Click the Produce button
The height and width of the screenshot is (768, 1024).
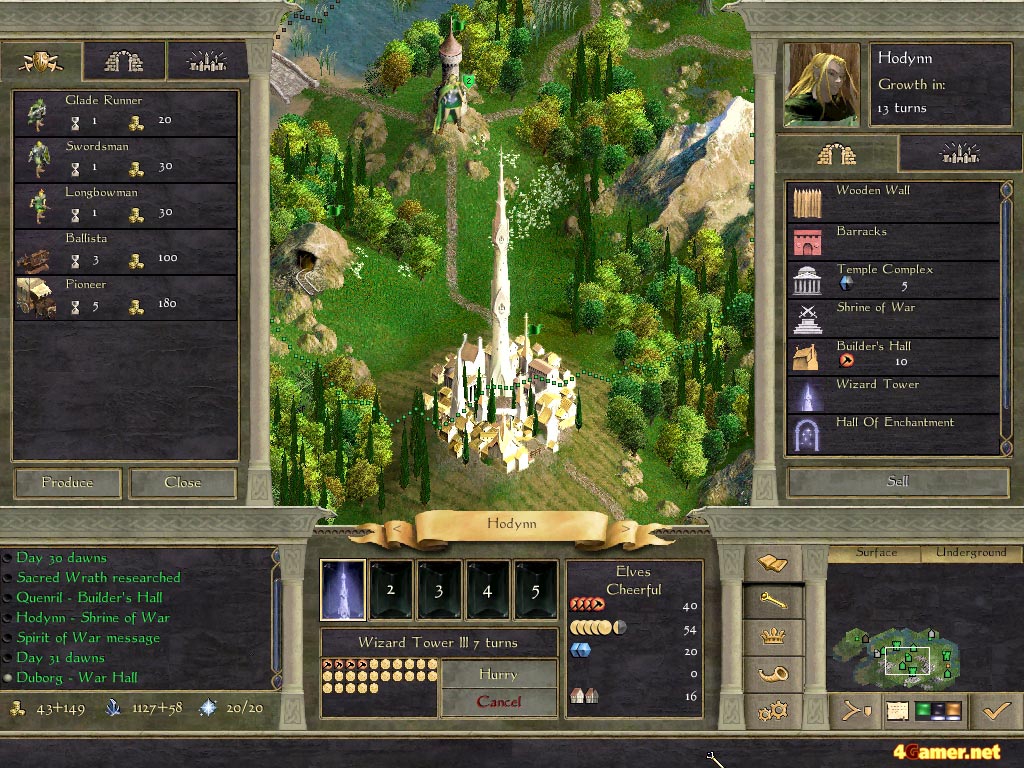(x=67, y=482)
